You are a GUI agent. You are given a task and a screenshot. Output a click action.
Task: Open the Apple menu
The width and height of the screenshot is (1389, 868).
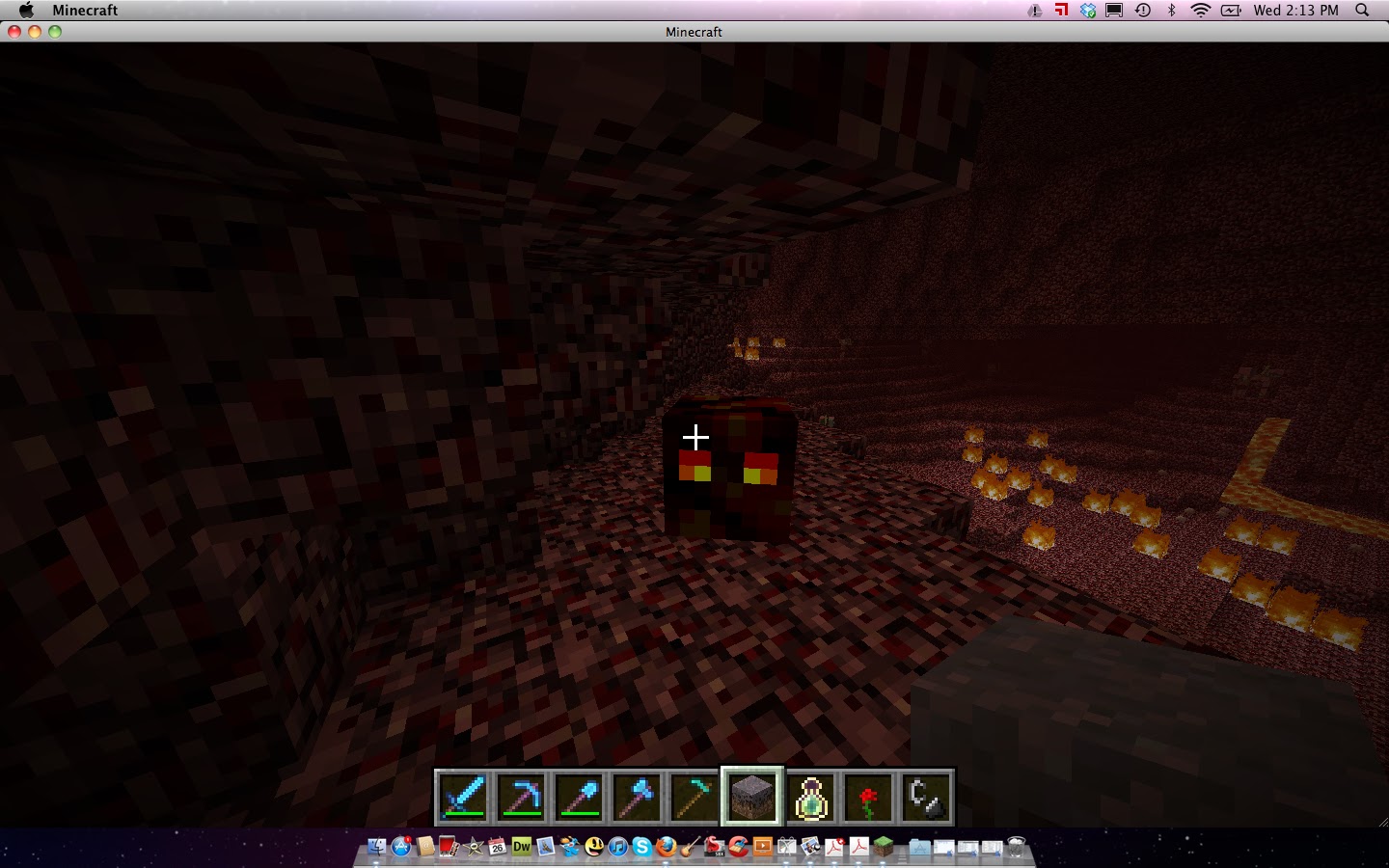[x=25, y=11]
